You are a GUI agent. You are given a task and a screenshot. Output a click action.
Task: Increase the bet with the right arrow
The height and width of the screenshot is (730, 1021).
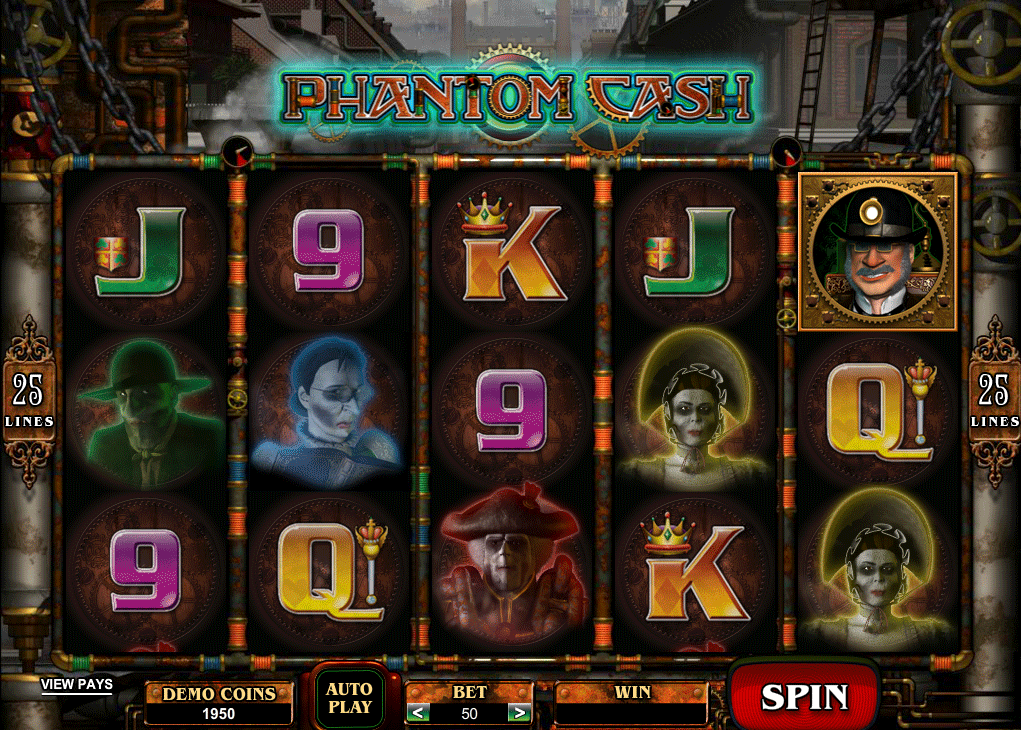pyautogui.click(x=518, y=713)
